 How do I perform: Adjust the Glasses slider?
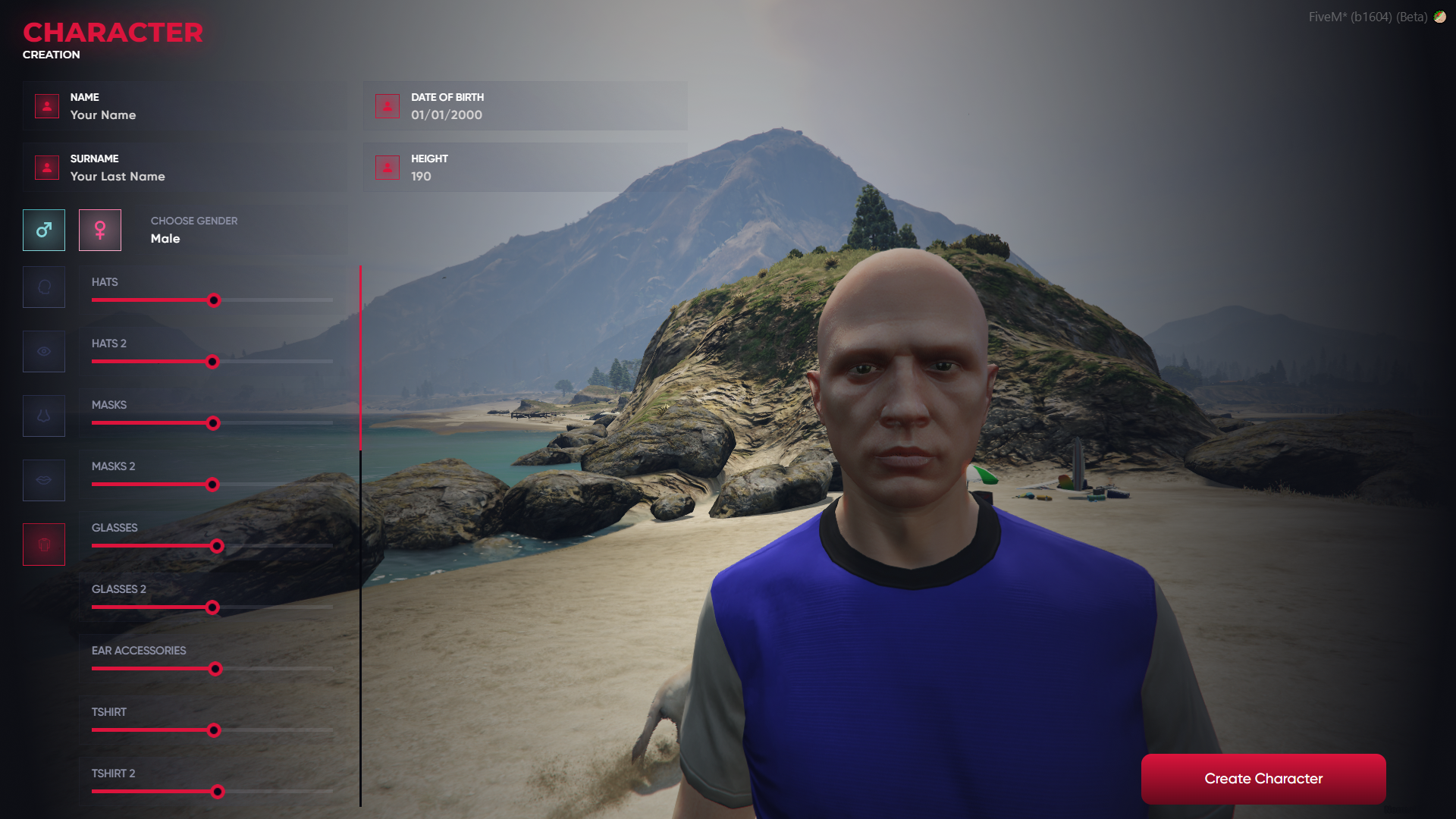point(217,546)
